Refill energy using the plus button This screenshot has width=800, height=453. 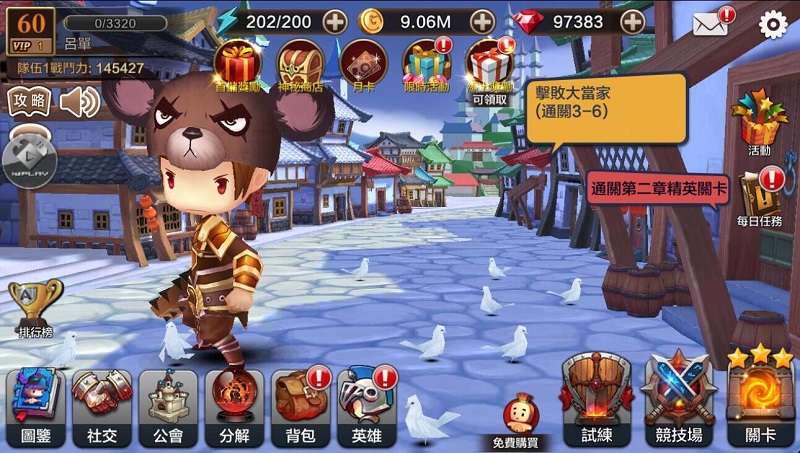(x=335, y=21)
